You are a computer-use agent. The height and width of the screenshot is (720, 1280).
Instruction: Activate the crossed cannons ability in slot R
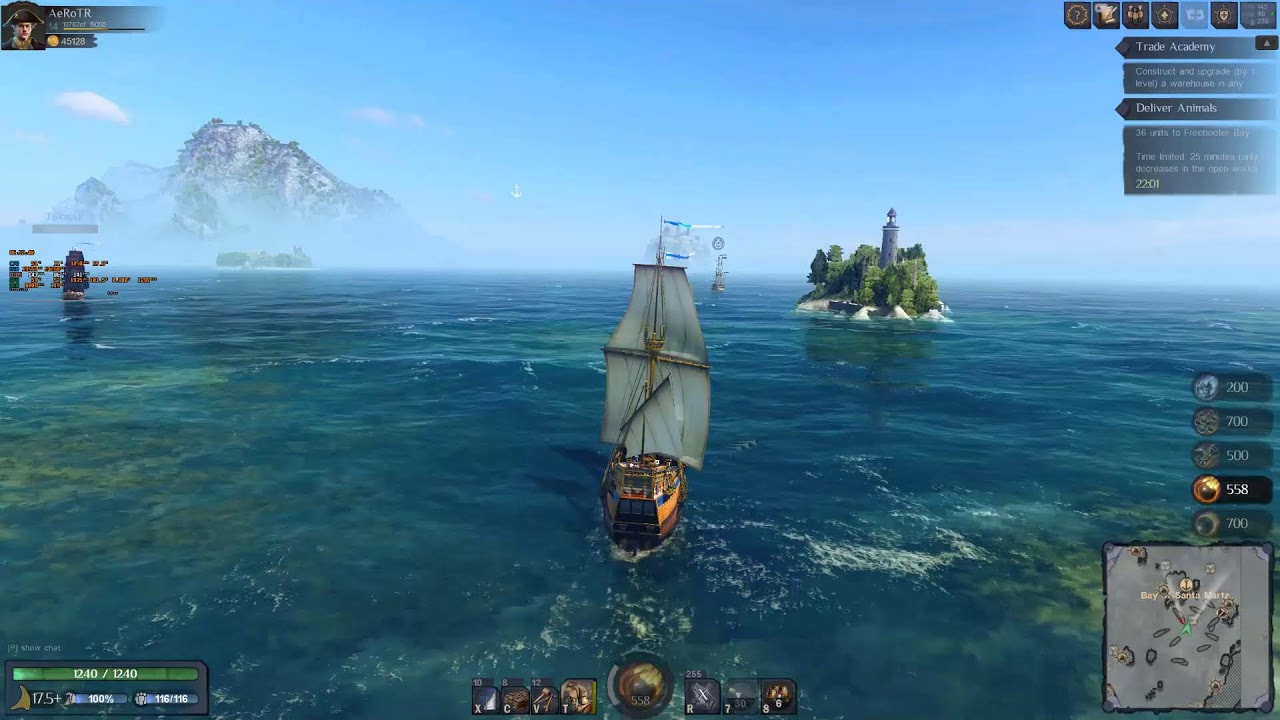tap(703, 696)
